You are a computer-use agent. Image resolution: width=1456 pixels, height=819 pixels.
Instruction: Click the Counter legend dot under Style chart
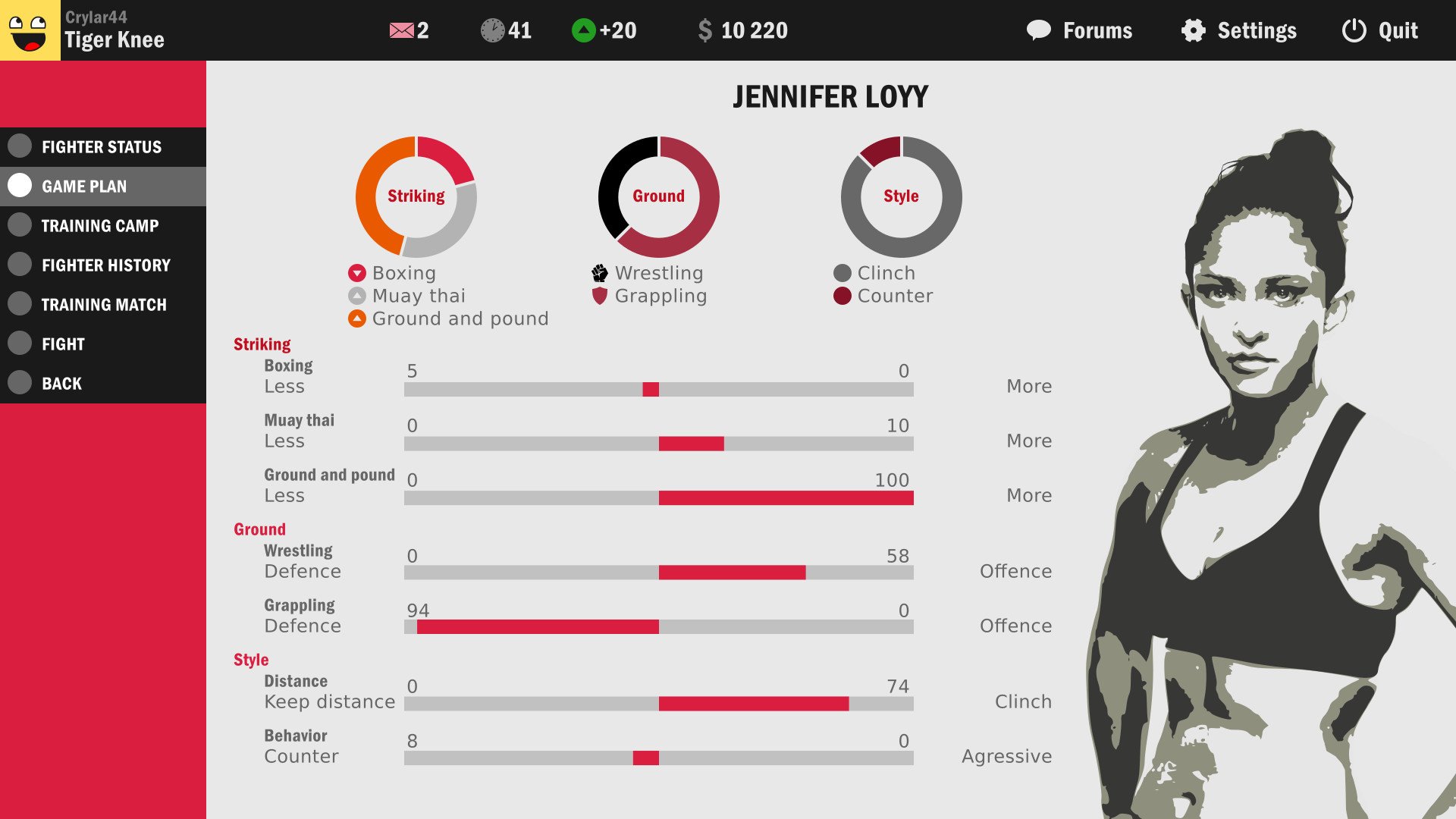tap(841, 296)
